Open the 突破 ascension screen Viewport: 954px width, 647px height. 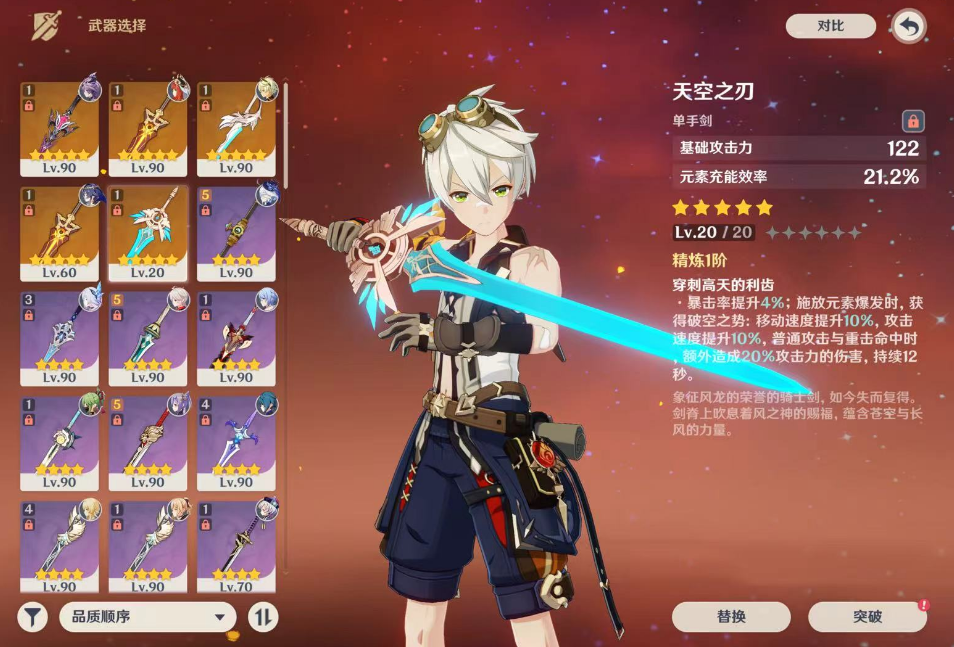pyautogui.click(x=867, y=616)
